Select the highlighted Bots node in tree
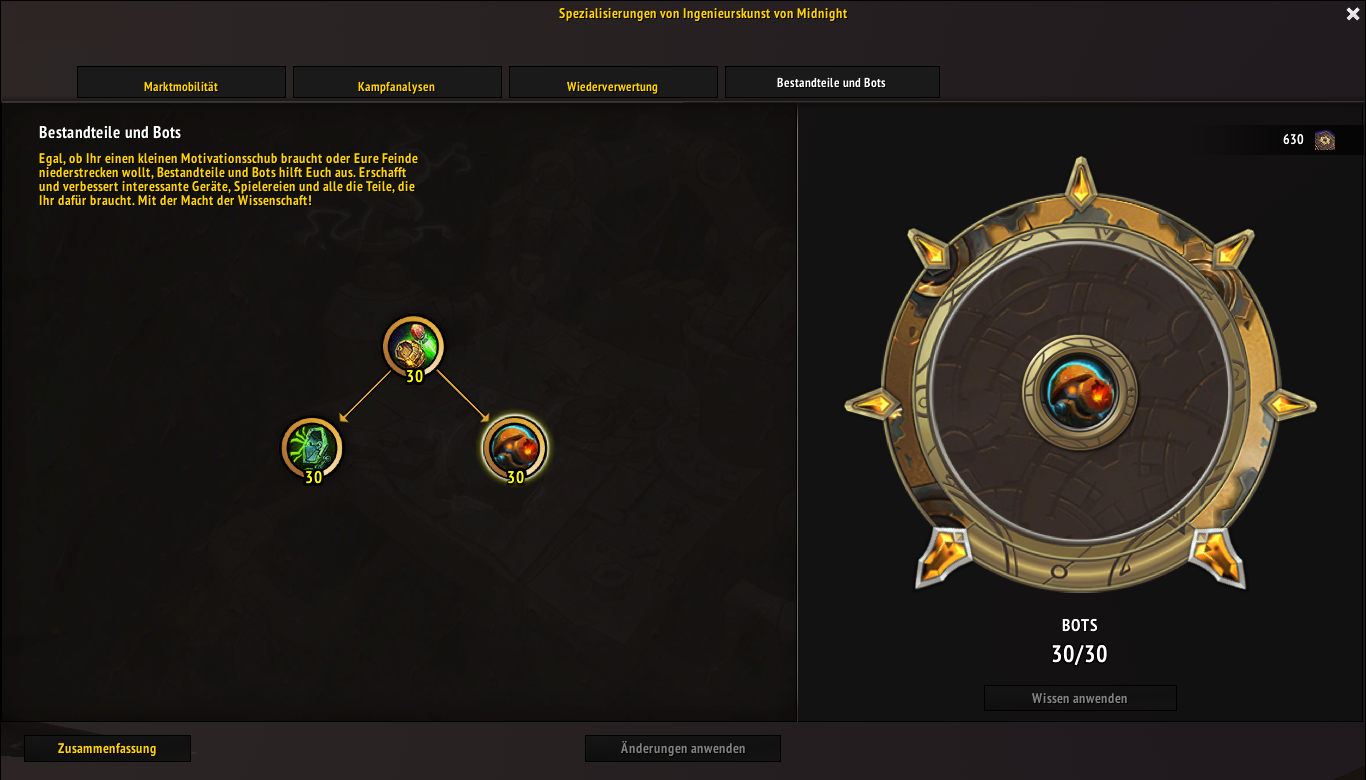The image size is (1366, 780). tap(514, 447)
